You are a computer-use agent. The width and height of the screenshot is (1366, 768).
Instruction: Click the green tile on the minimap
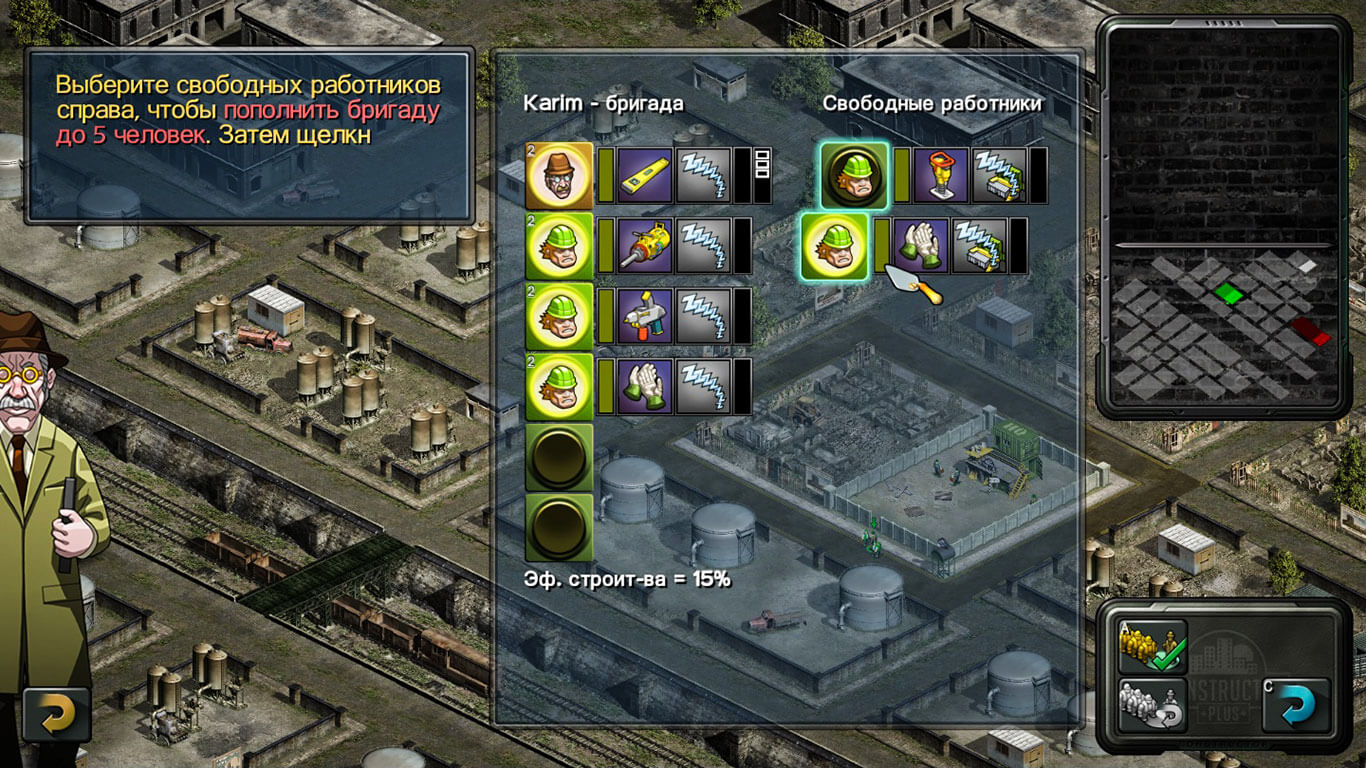click(1227, 293)
